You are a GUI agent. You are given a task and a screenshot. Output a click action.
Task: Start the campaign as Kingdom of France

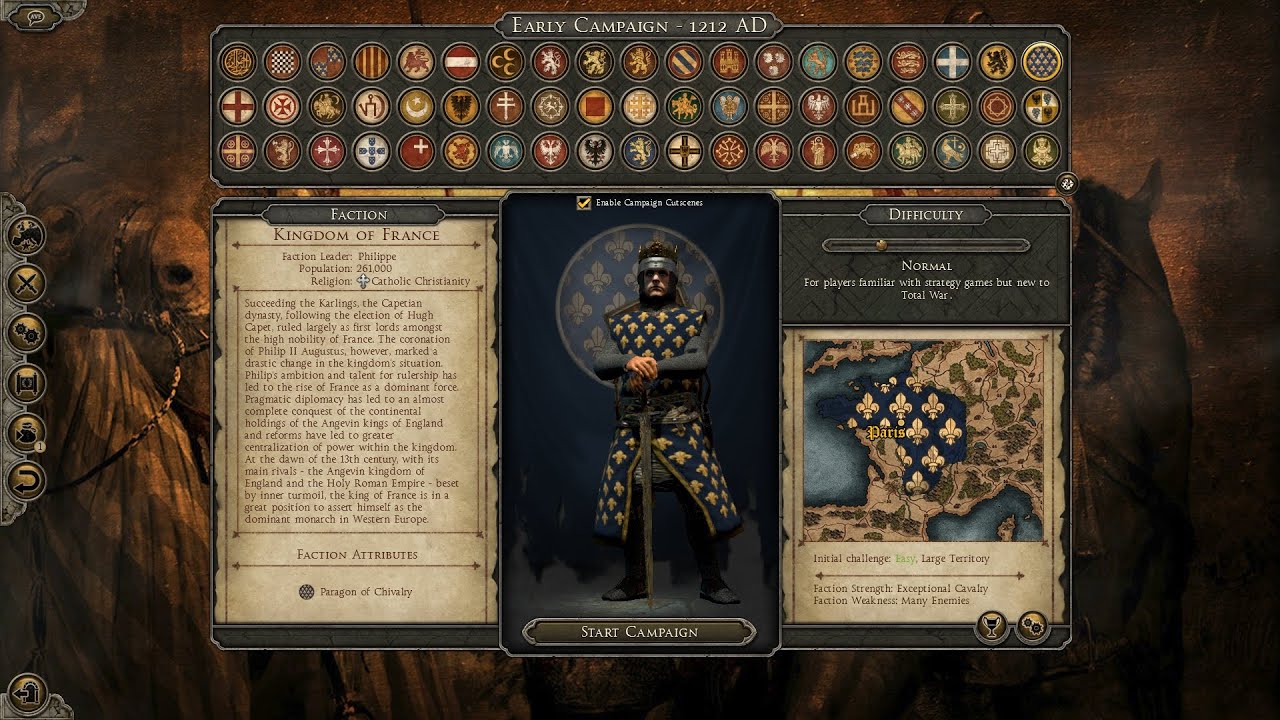[x=639, y=632]
